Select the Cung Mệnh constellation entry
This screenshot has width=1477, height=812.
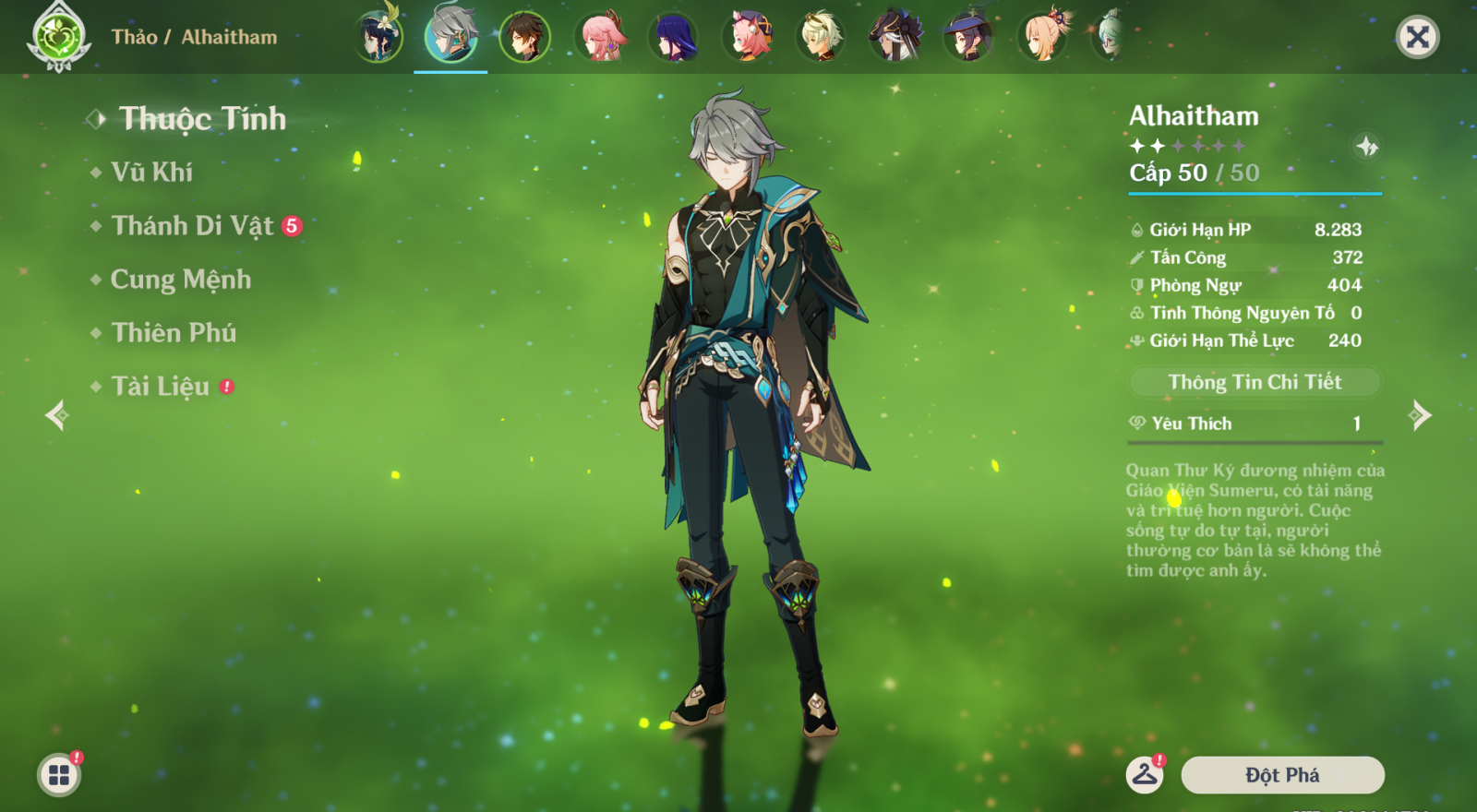[181, 280]
